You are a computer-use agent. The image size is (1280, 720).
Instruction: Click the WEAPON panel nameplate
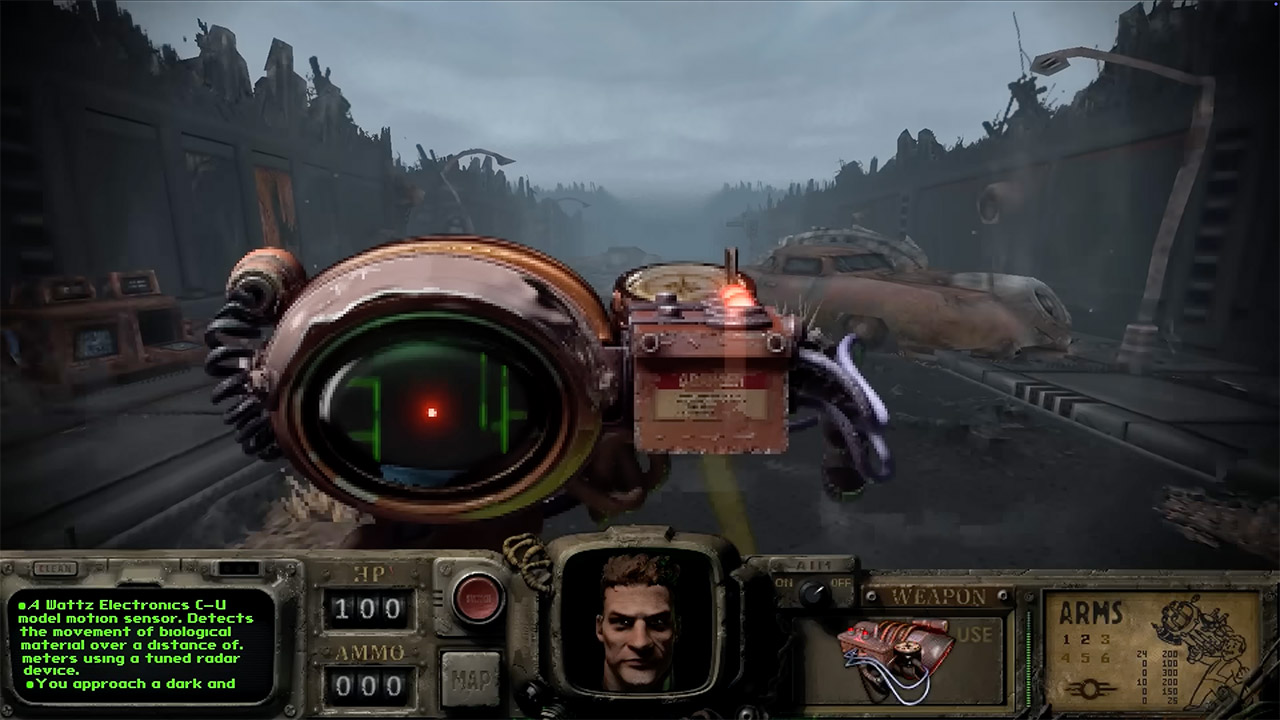(937, 595)
